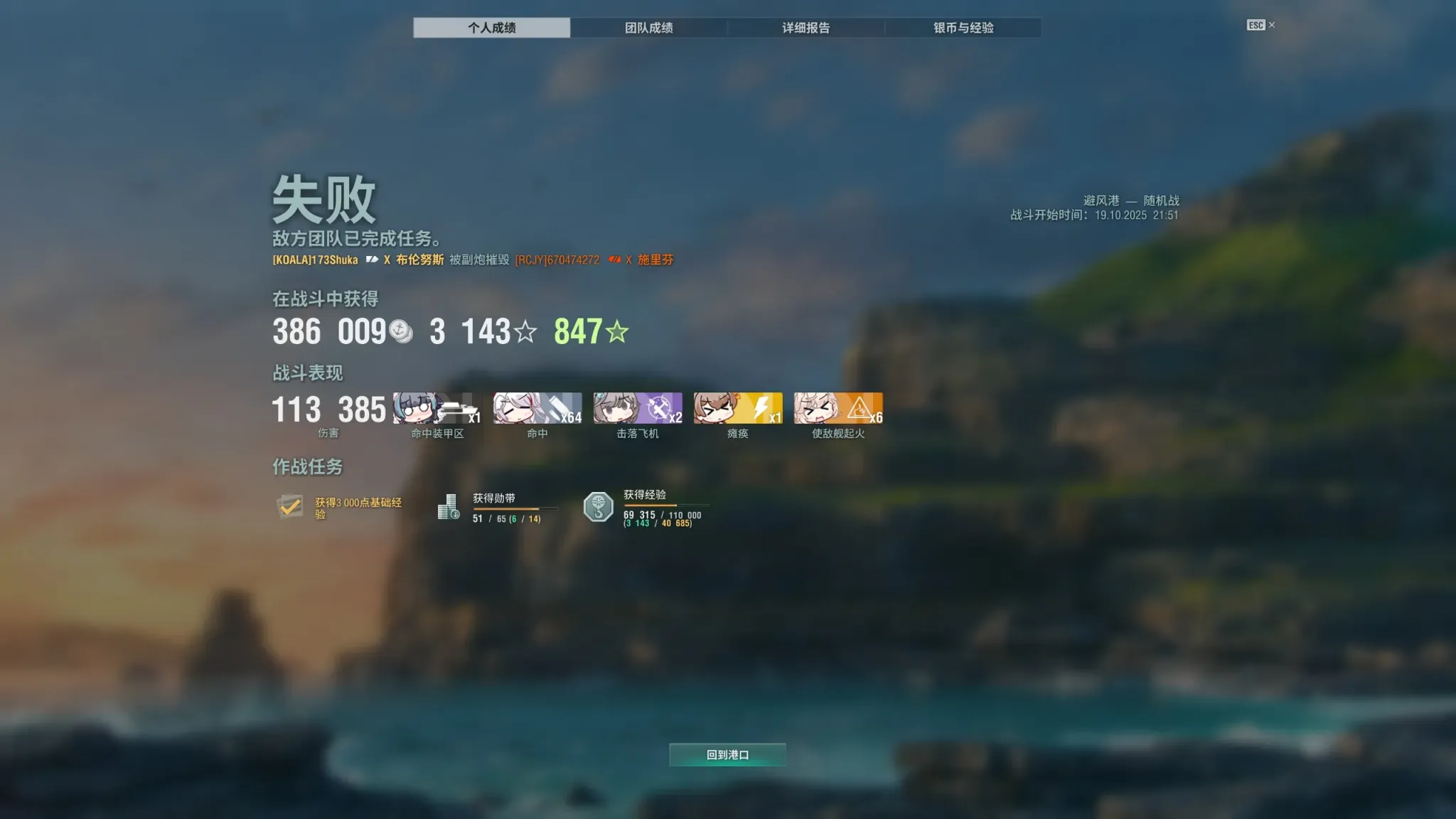1456x819 pixels.
Task: Select the 命中装甲区 ribbon icon
Action: [x=437, y=408]
